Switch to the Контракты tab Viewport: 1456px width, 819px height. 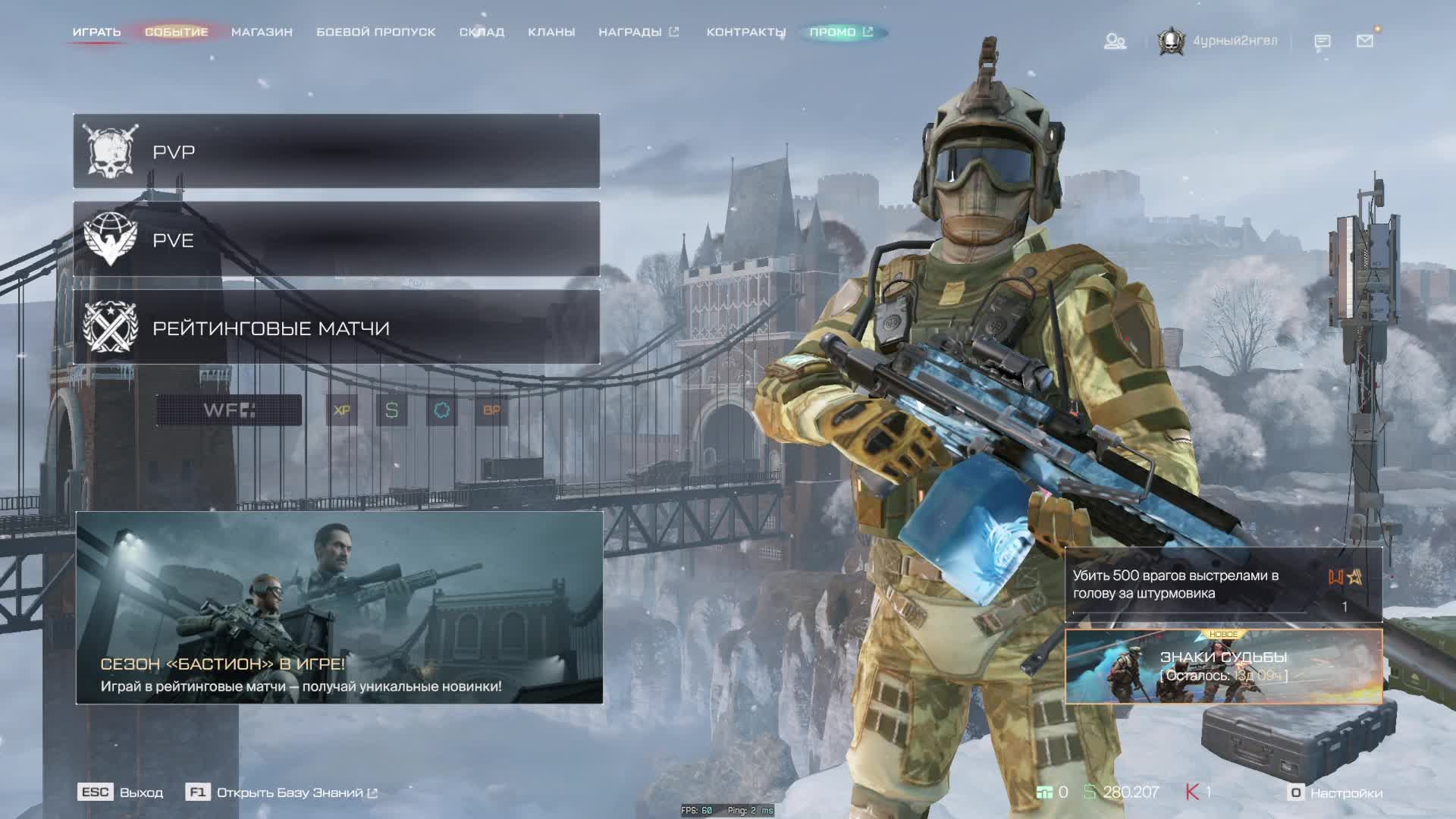tap(745, 32)
